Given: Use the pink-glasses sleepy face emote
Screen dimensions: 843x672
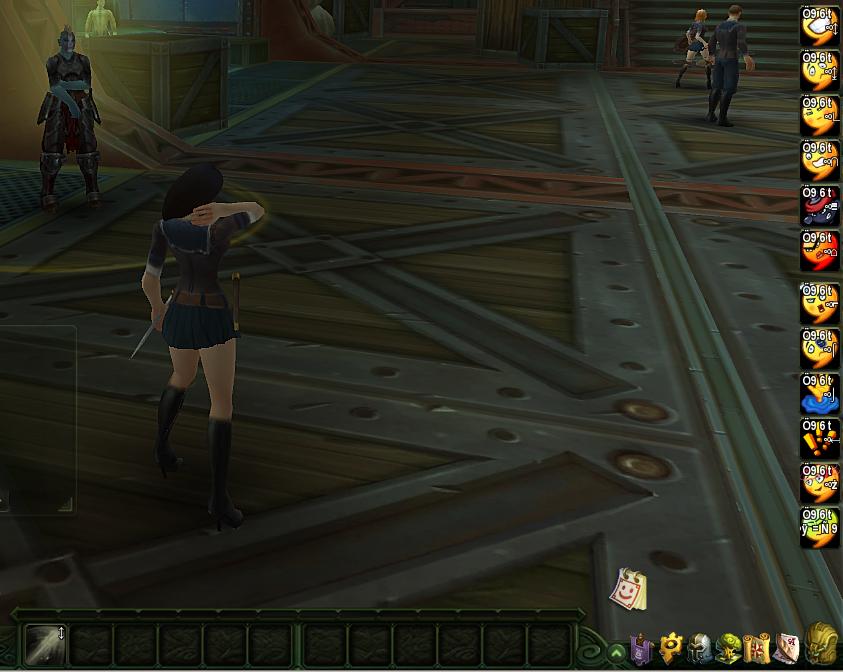Looking at the screenshot, I should pyautogui.click(x=820, y=483).
